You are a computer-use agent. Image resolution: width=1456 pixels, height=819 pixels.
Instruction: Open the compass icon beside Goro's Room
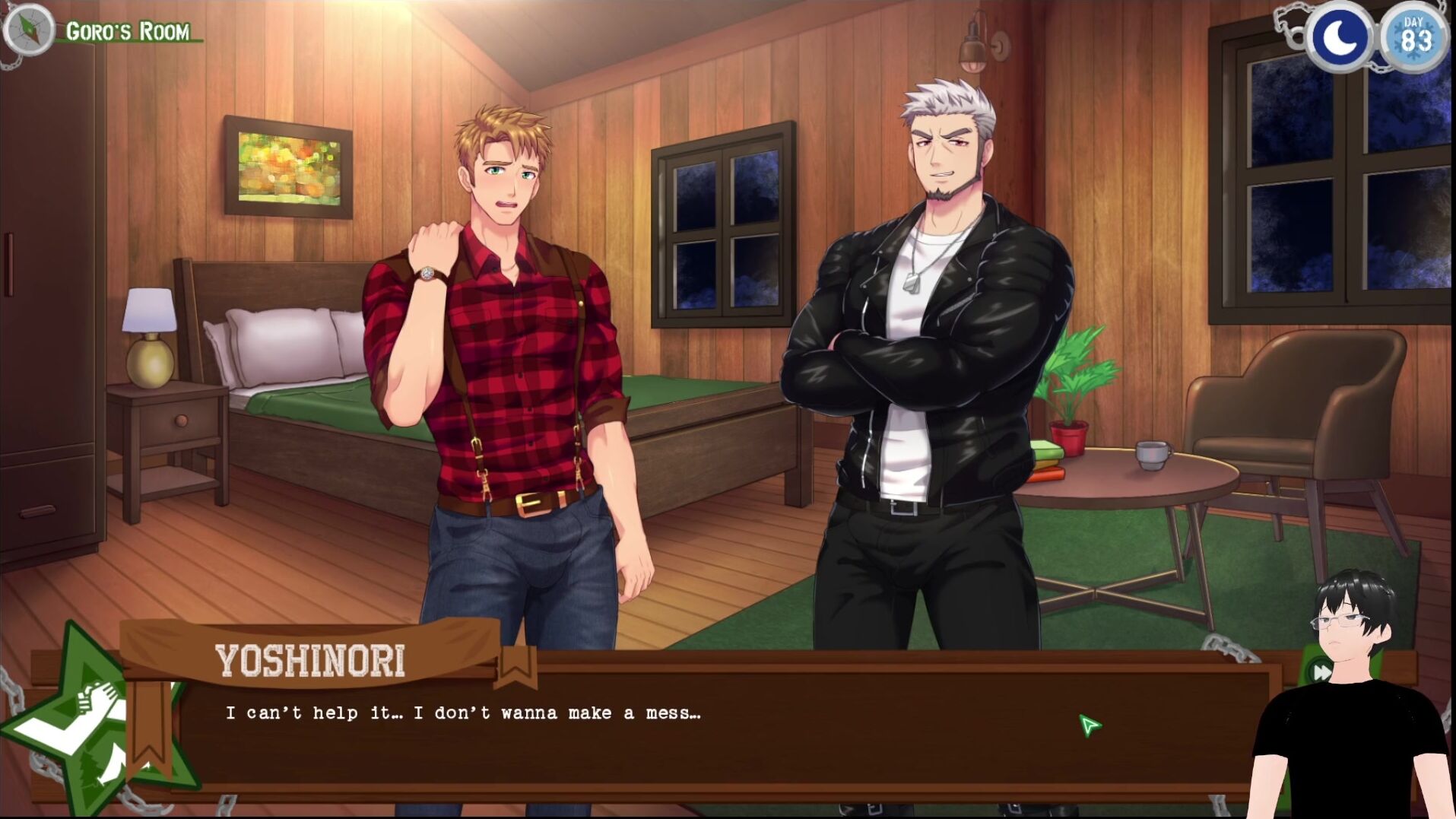click(x=28, y=30)
